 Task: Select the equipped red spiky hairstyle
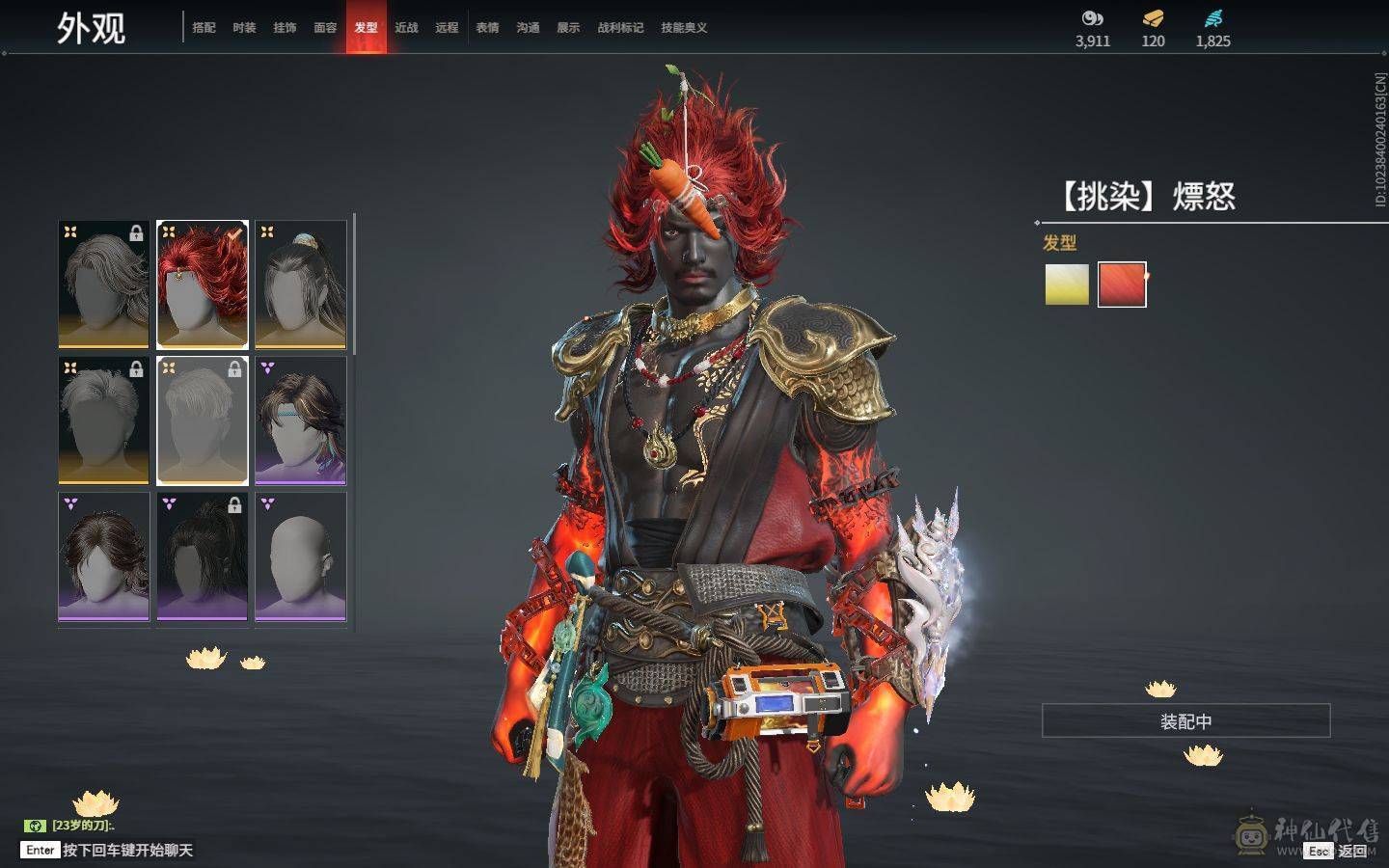tap(203, 285)
